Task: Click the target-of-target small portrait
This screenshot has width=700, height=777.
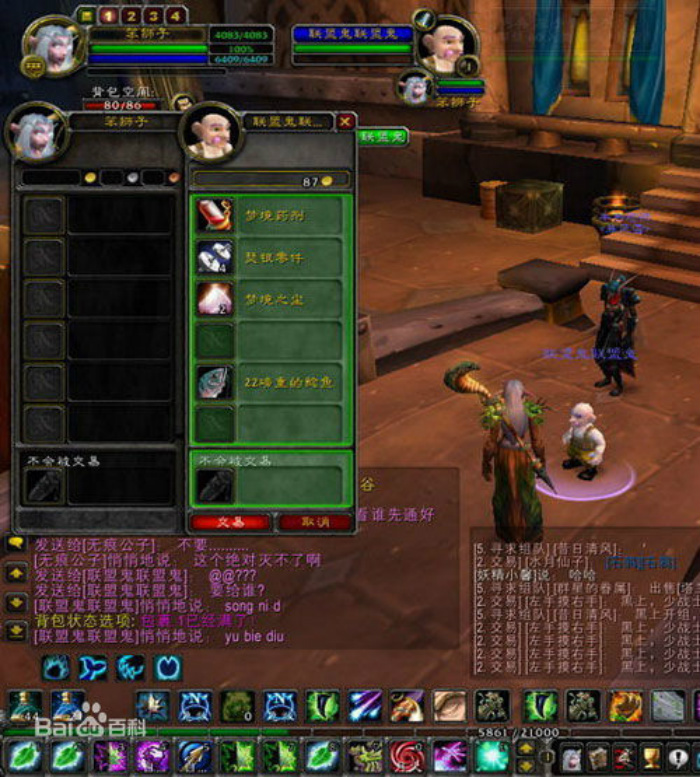Action: pyautogui.click(x=415, y=86)
